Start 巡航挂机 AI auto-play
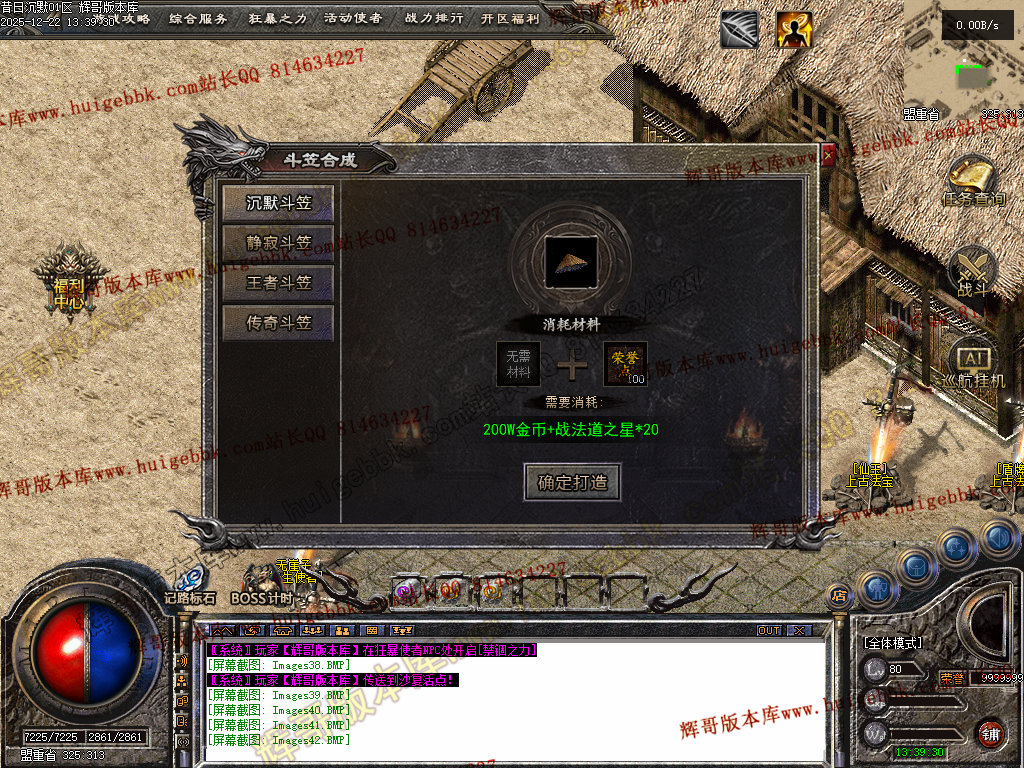 (973, 367)
